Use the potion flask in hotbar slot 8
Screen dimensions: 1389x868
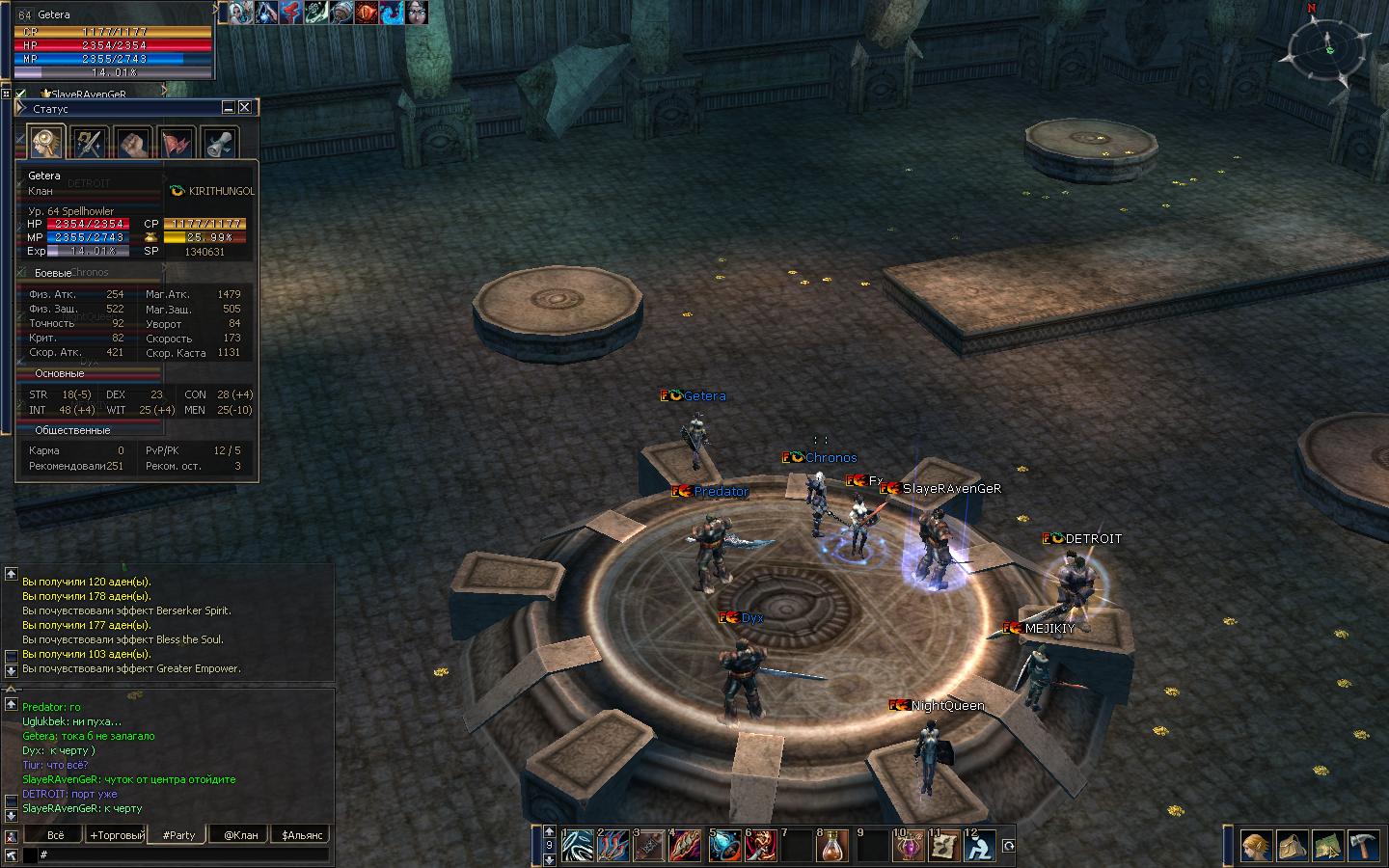(832, 847)
